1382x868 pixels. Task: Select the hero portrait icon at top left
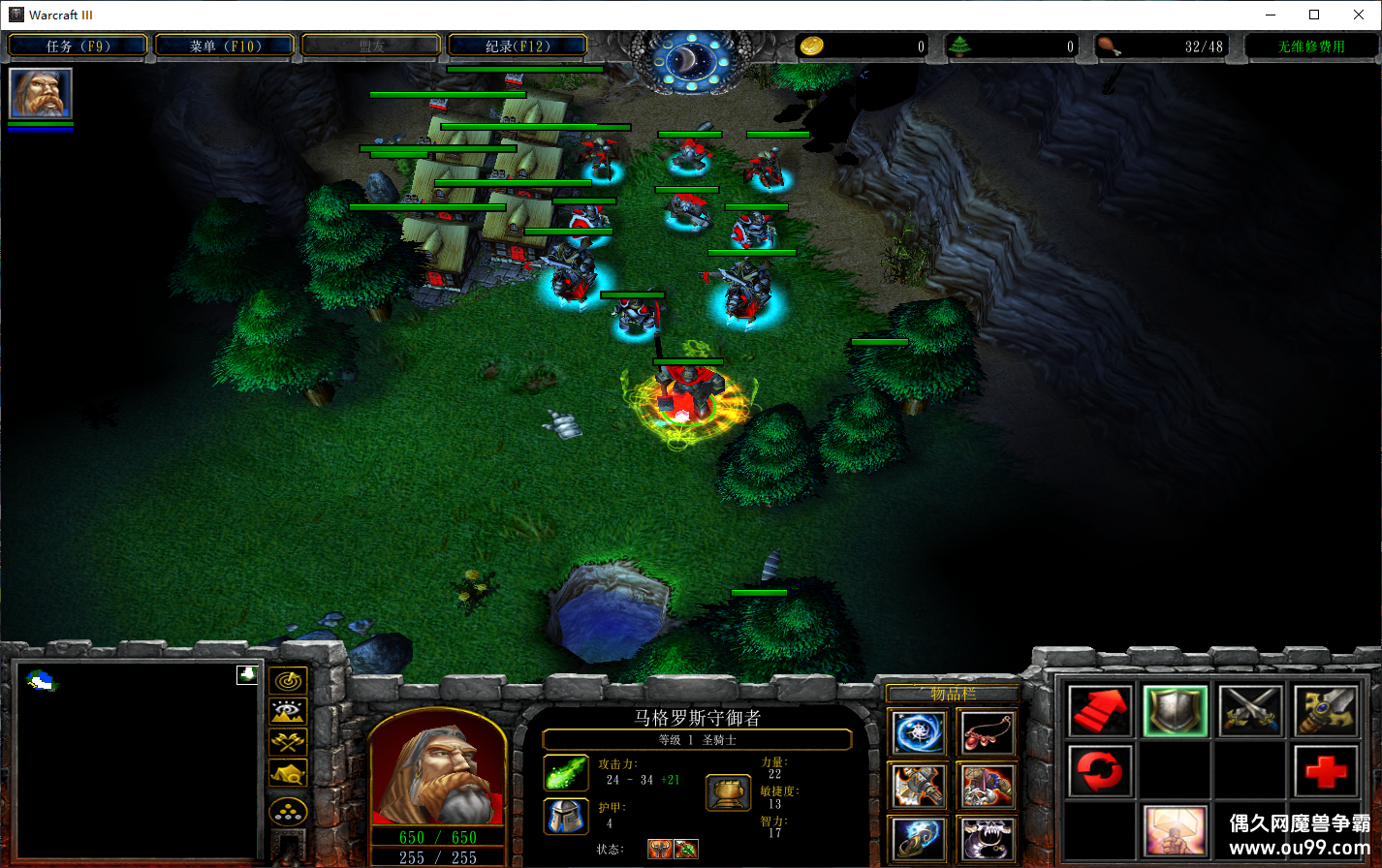[x=40, y=93]
